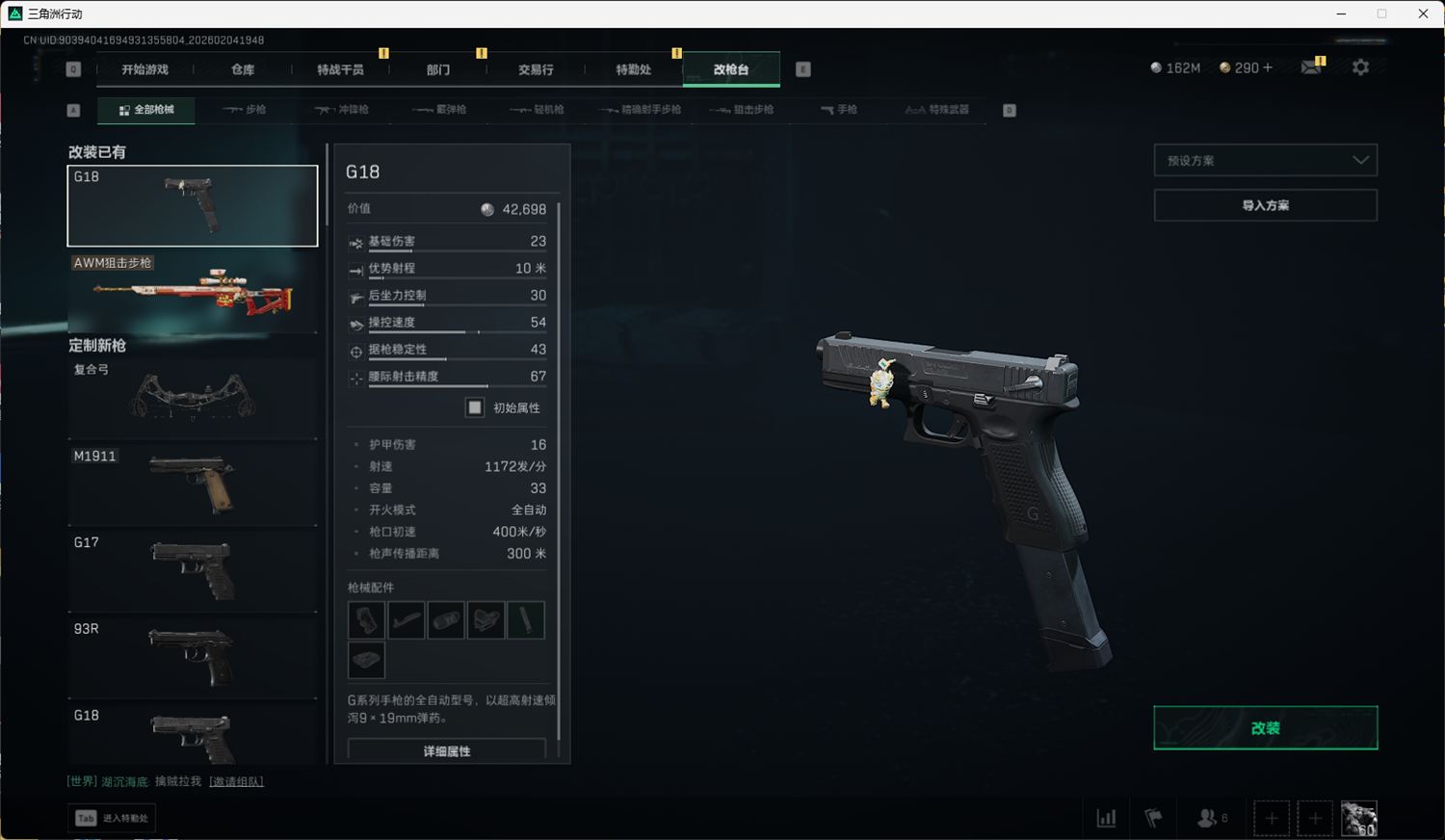Show only 手枪 weapons
Viewport: 1445px width, 840px height.
(839, 110)
